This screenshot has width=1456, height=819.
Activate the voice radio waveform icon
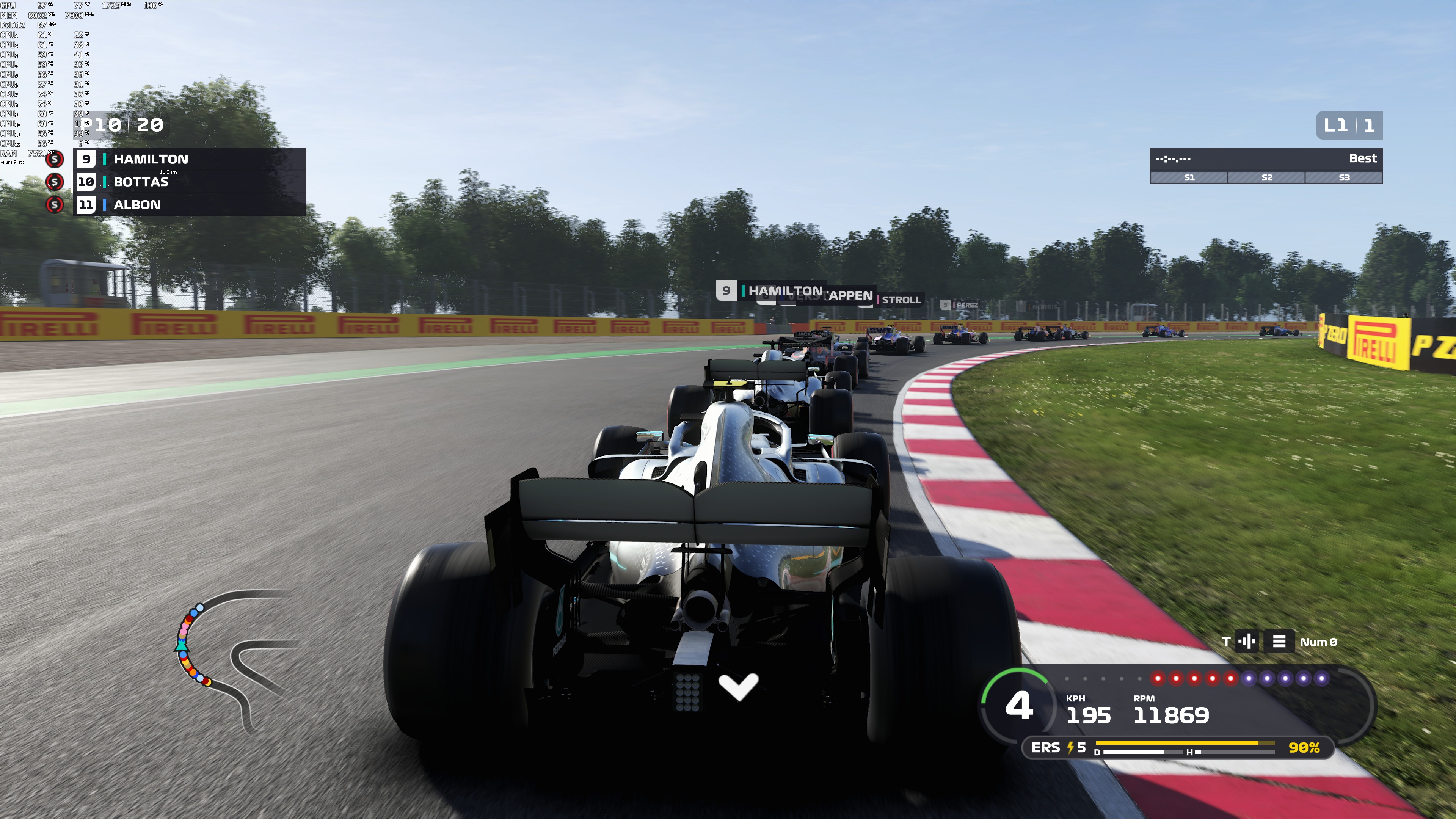coord(1246,642)
